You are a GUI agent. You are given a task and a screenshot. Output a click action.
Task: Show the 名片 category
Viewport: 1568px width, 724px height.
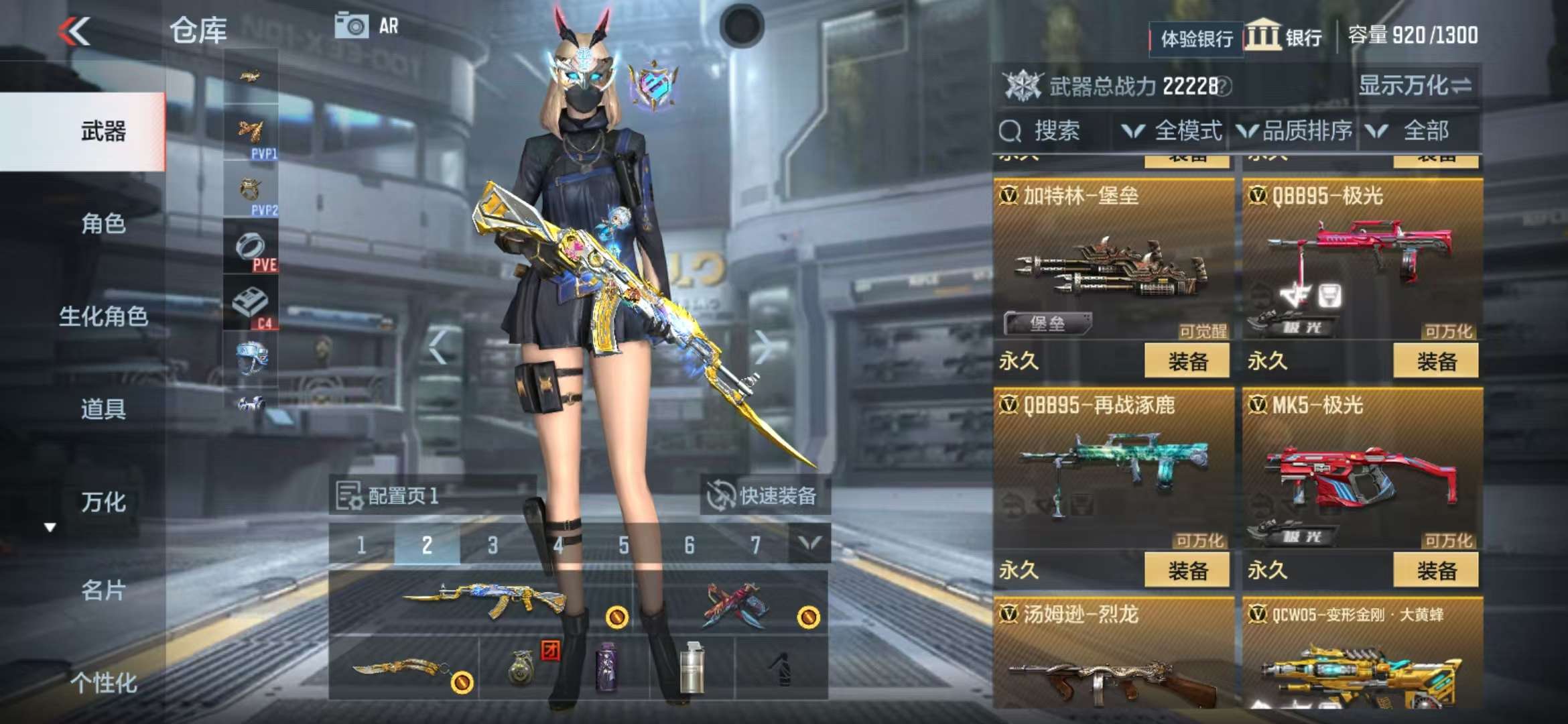[103, 591]
